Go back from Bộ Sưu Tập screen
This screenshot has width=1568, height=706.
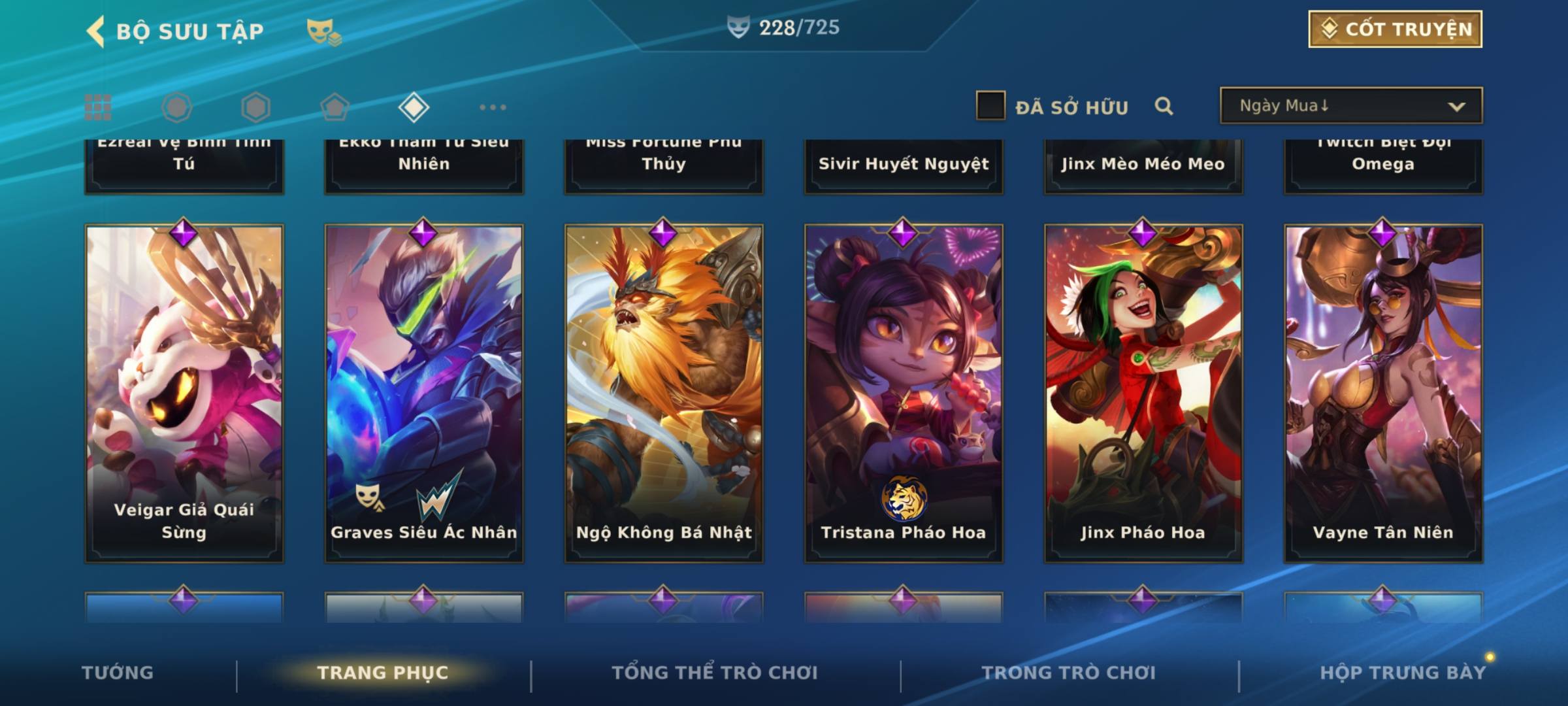click(96, 31)
